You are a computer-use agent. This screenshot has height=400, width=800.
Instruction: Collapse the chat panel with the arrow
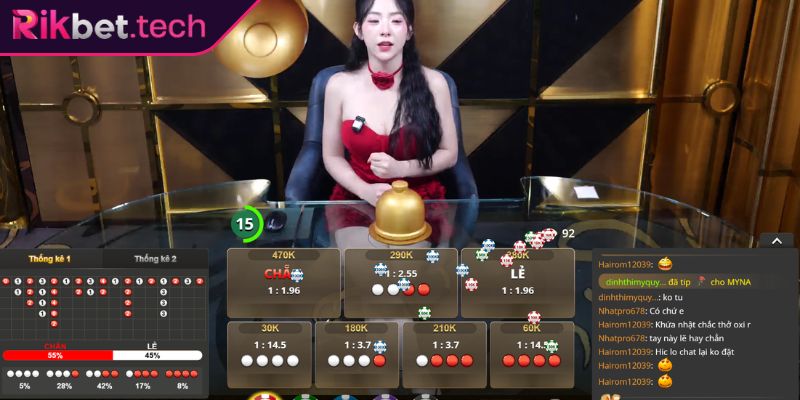[x=776, y=241]
